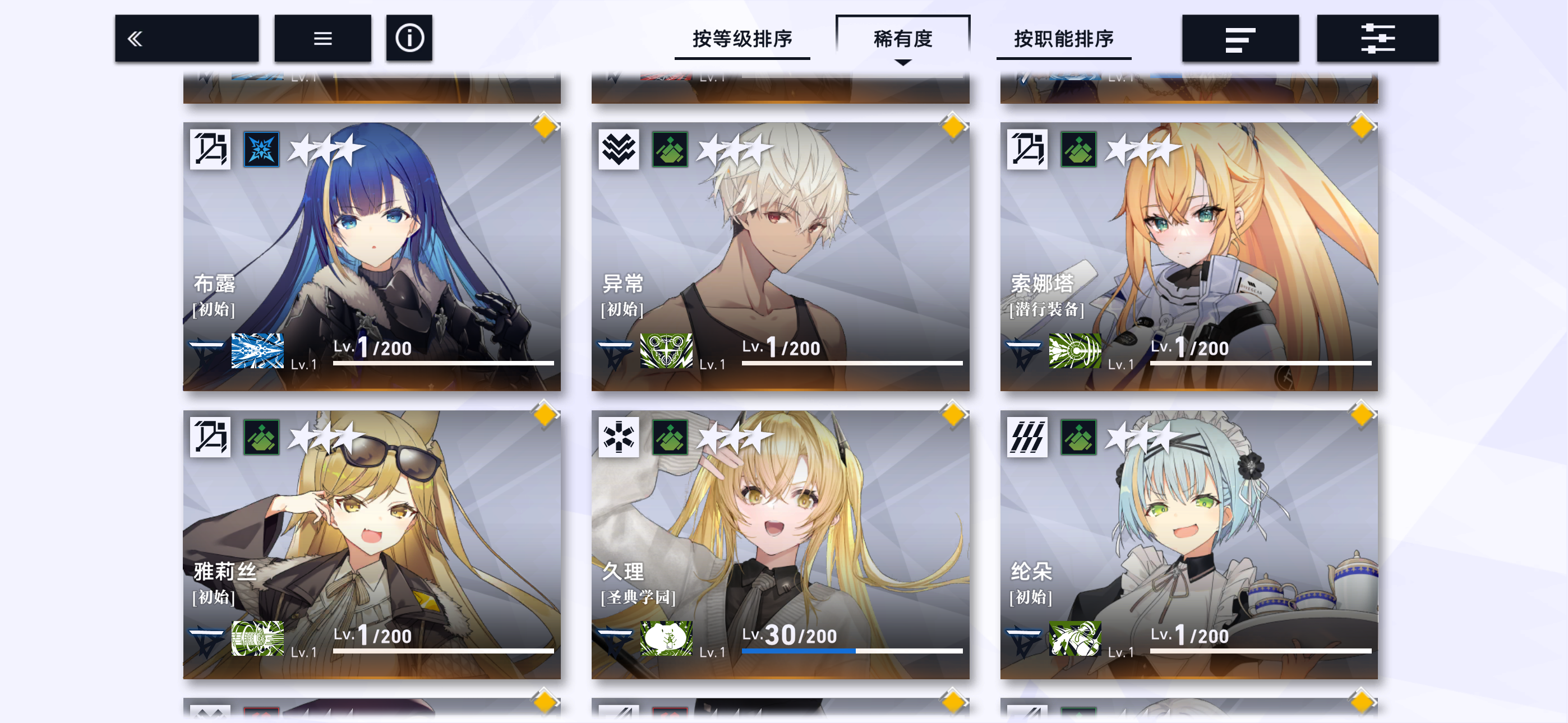Open the list menu icon beside back arrow
Screen dimensions: 1568x723
[x=322, y=38]
